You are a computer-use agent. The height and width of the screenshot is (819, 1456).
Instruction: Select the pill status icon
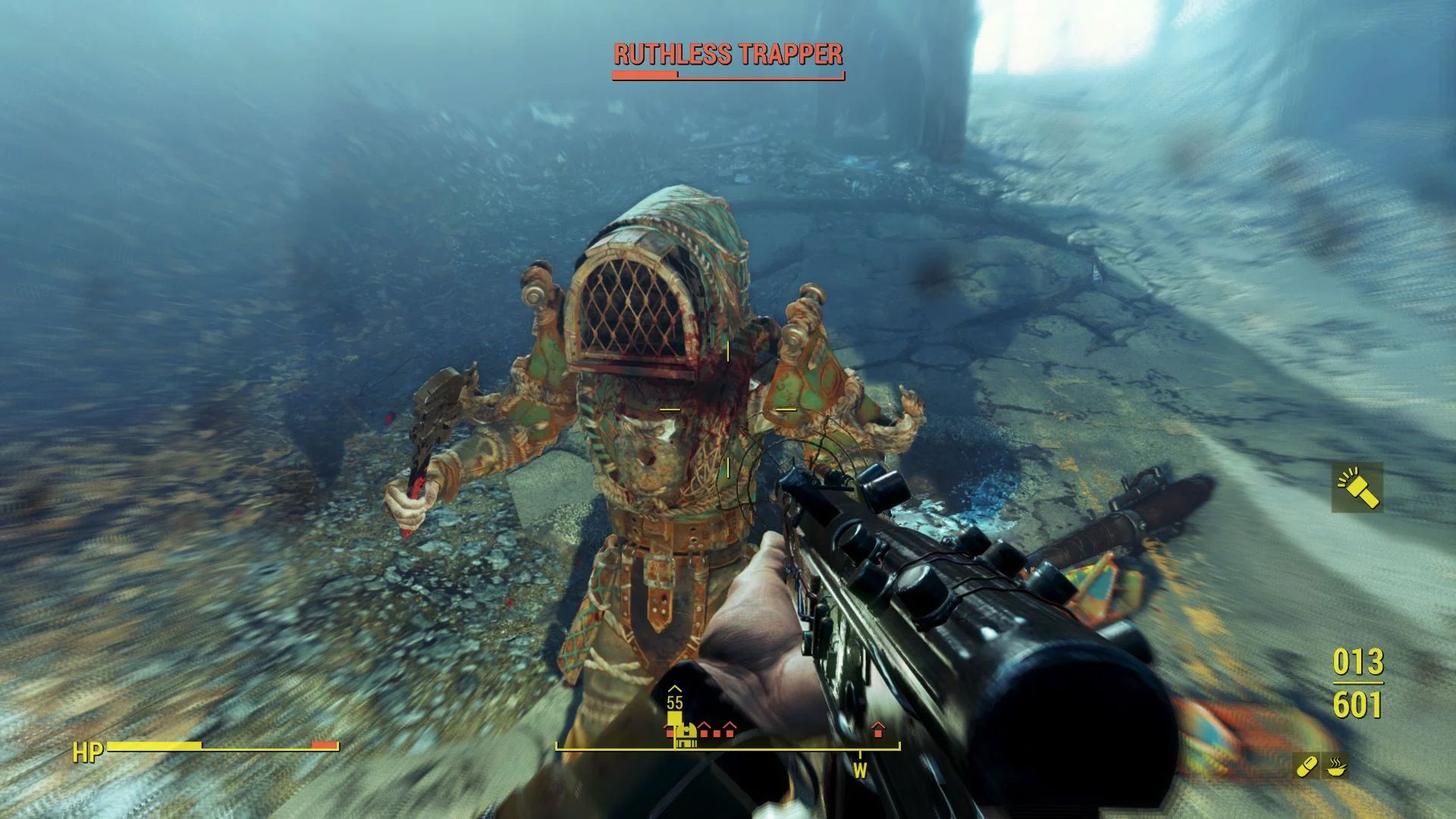pyautogui.click(x=1307, y=767)
